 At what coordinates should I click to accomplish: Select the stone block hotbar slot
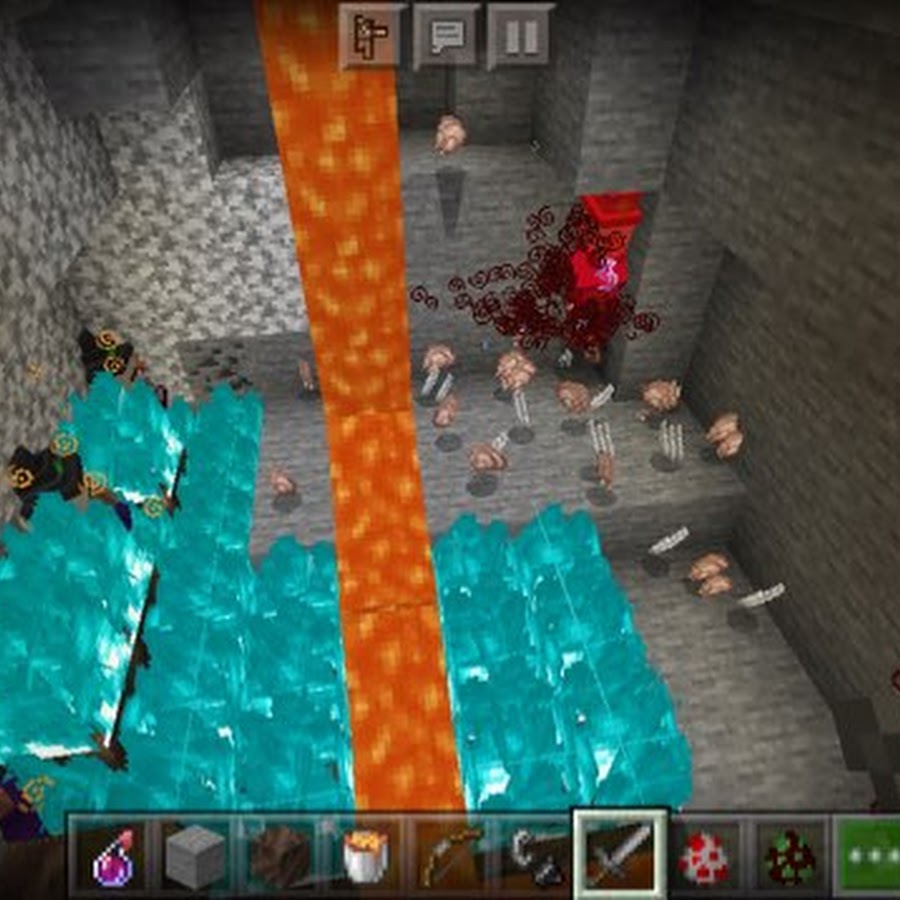(x=193, y=857)
